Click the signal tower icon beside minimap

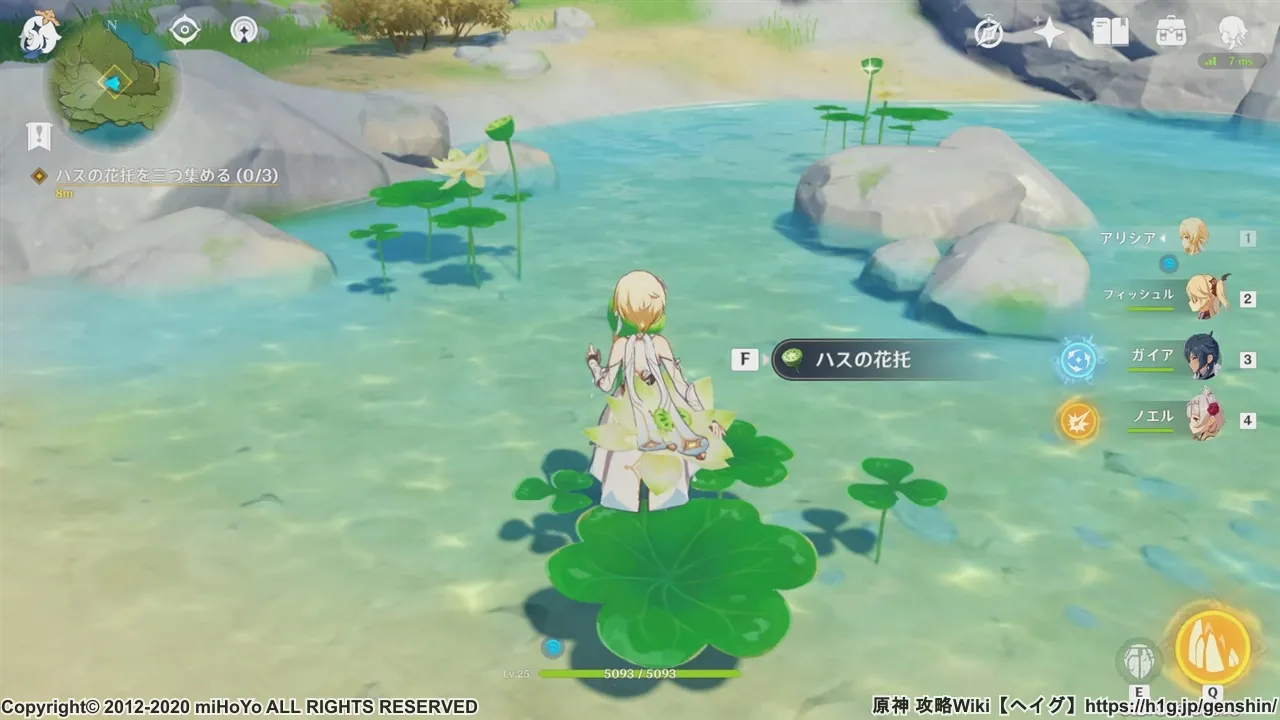pos(244,31)
